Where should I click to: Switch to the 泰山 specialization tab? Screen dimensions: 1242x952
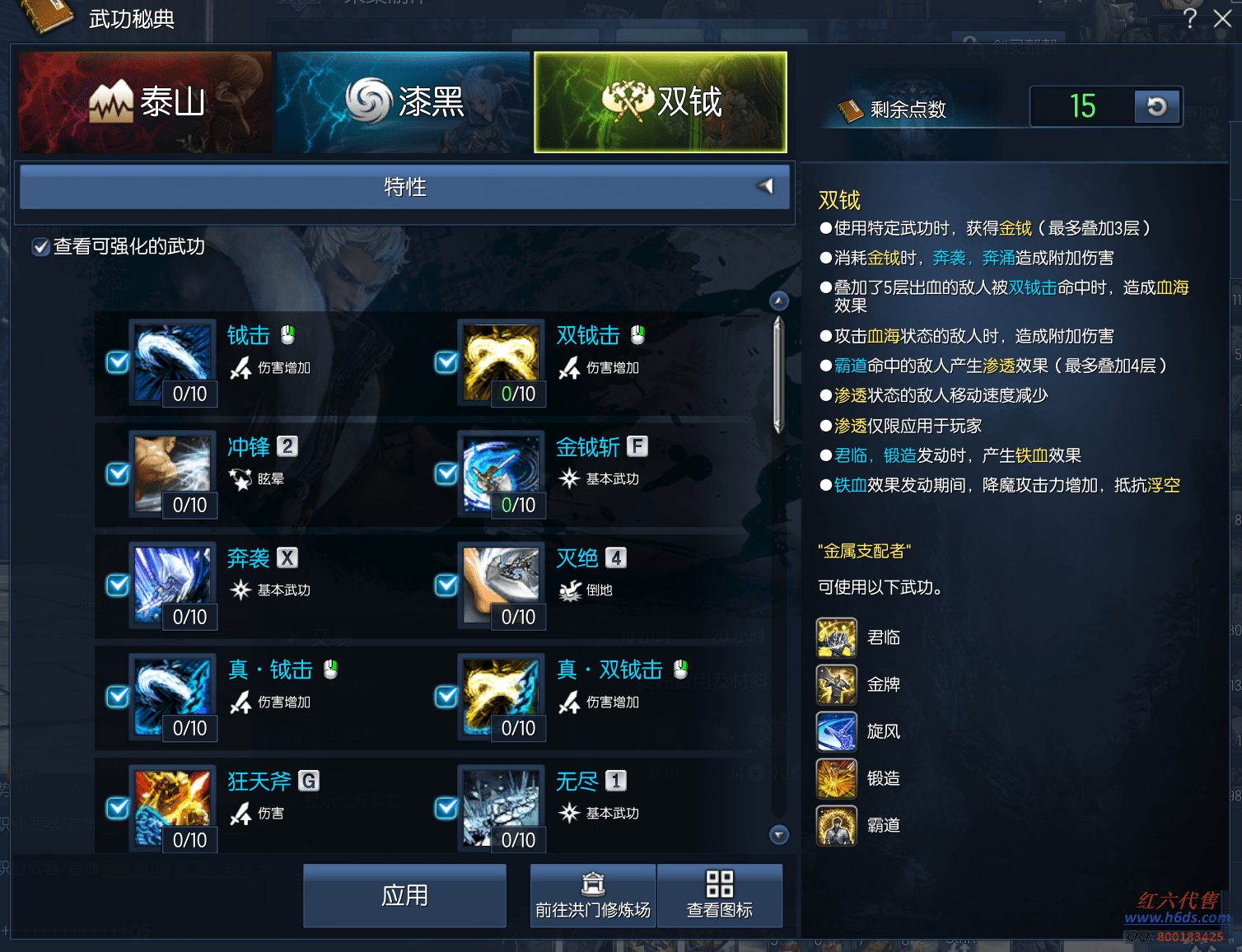pos(145,102)
